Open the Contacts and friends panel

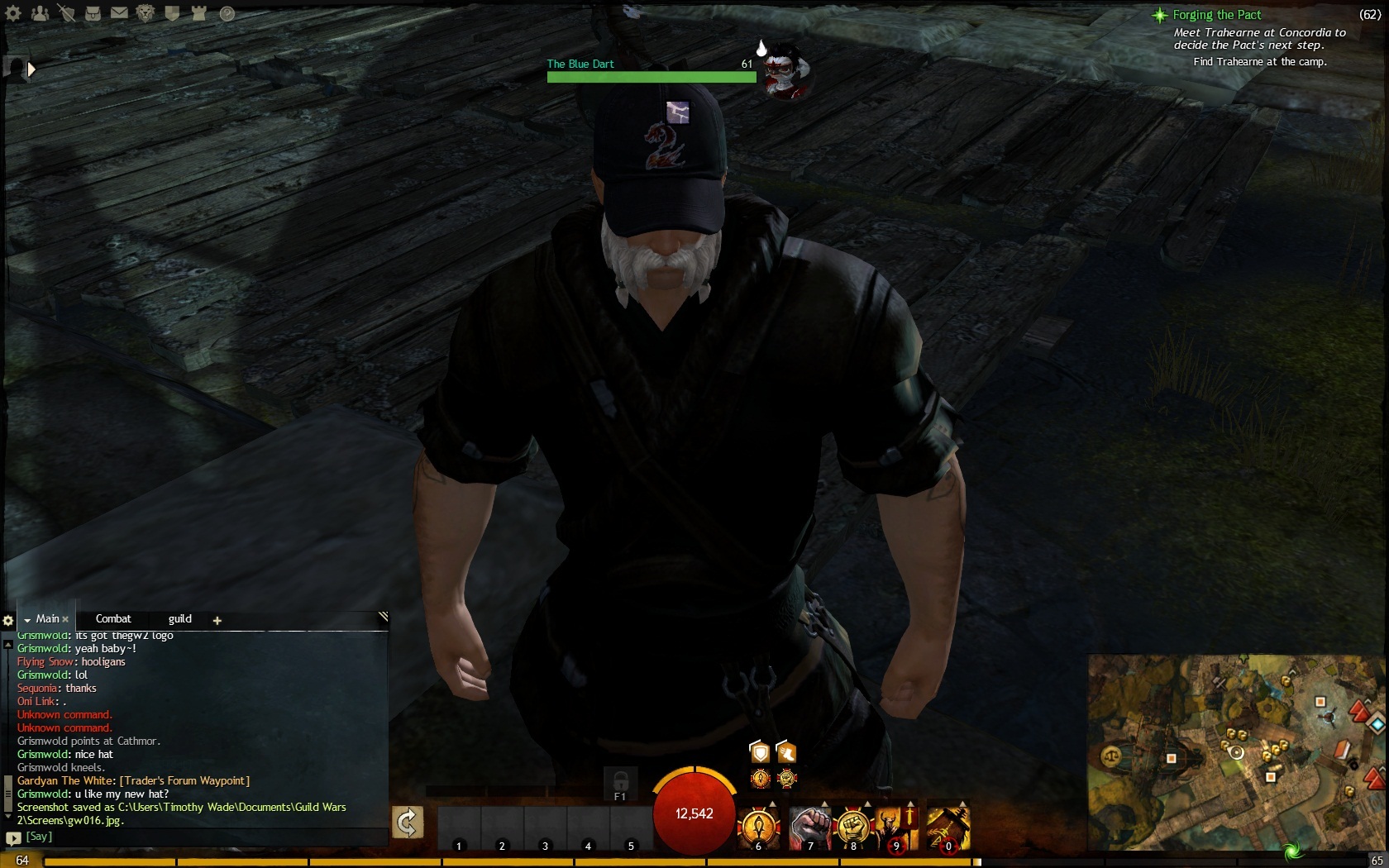point(40,13)
